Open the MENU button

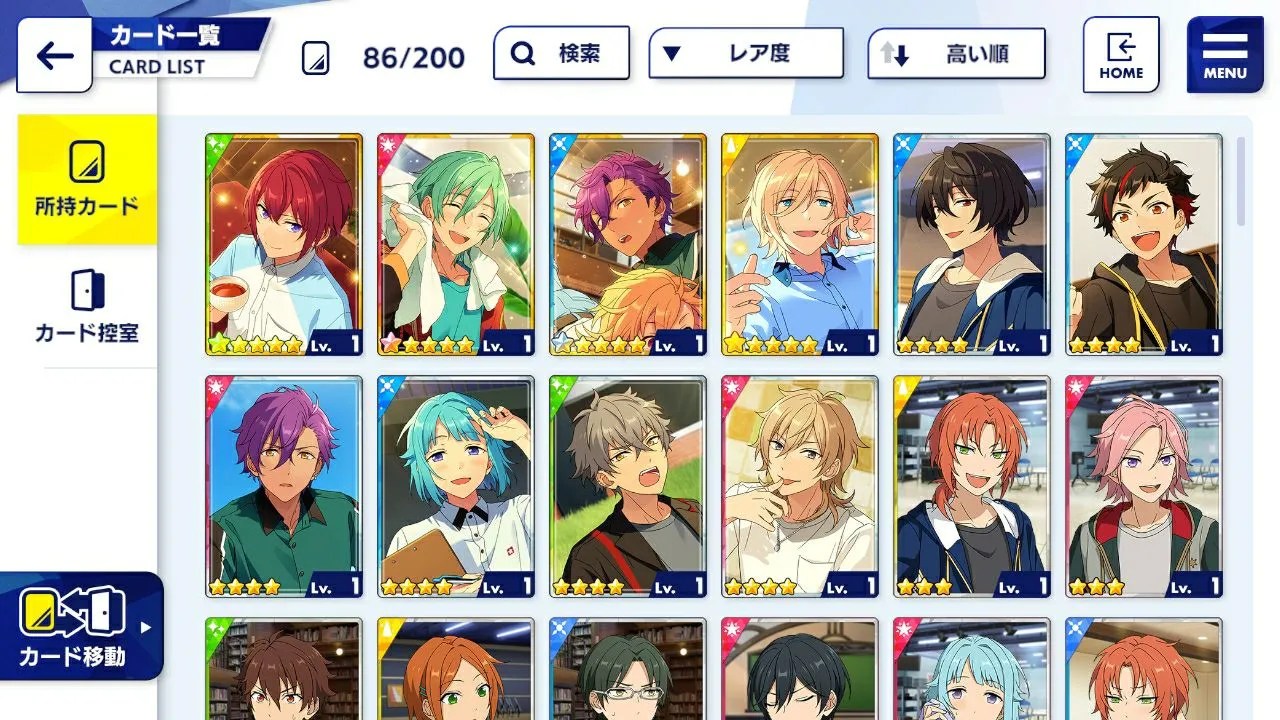(1225, 55)
